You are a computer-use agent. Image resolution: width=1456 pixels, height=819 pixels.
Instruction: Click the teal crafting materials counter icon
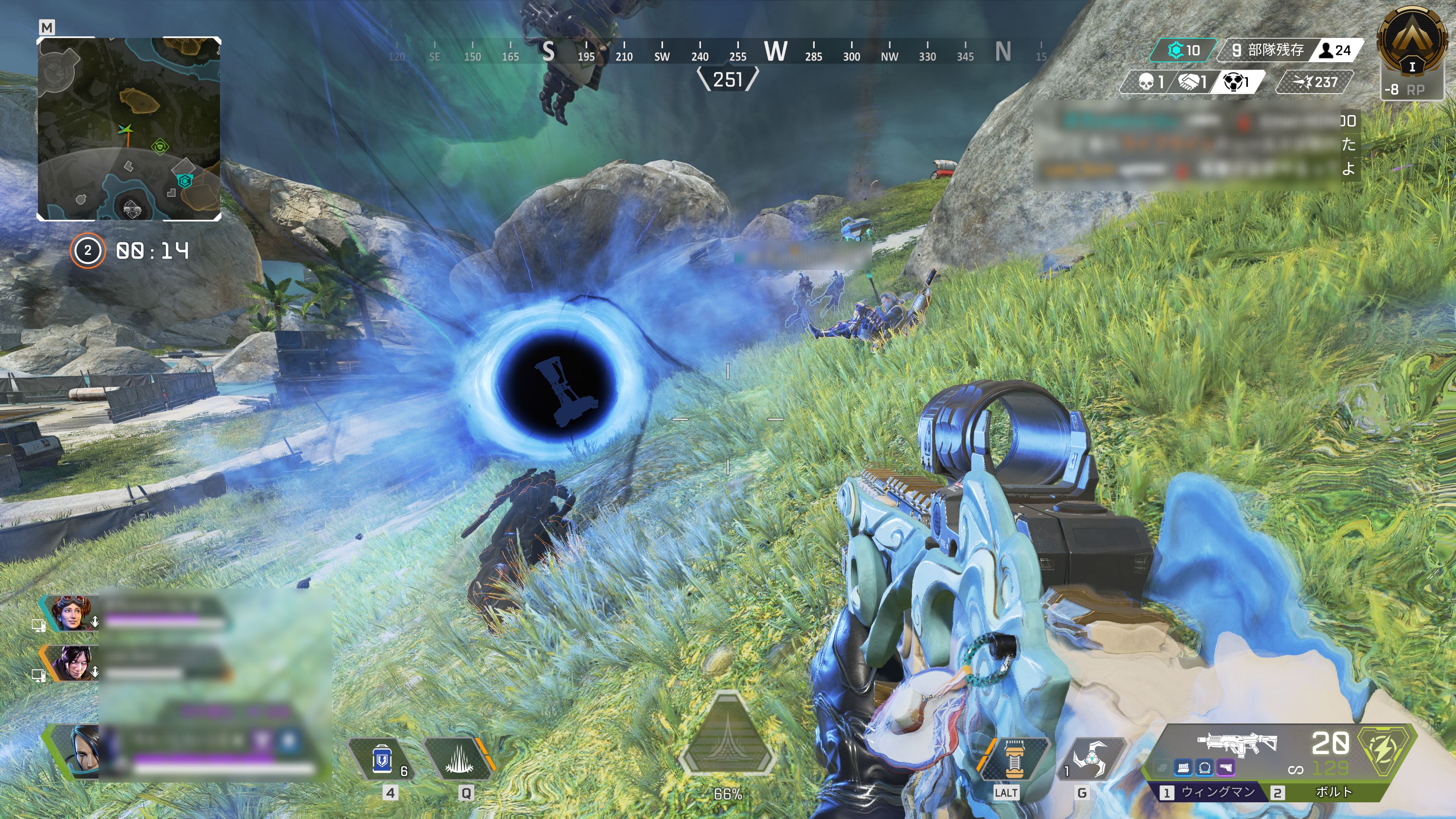click(1176, 50)
